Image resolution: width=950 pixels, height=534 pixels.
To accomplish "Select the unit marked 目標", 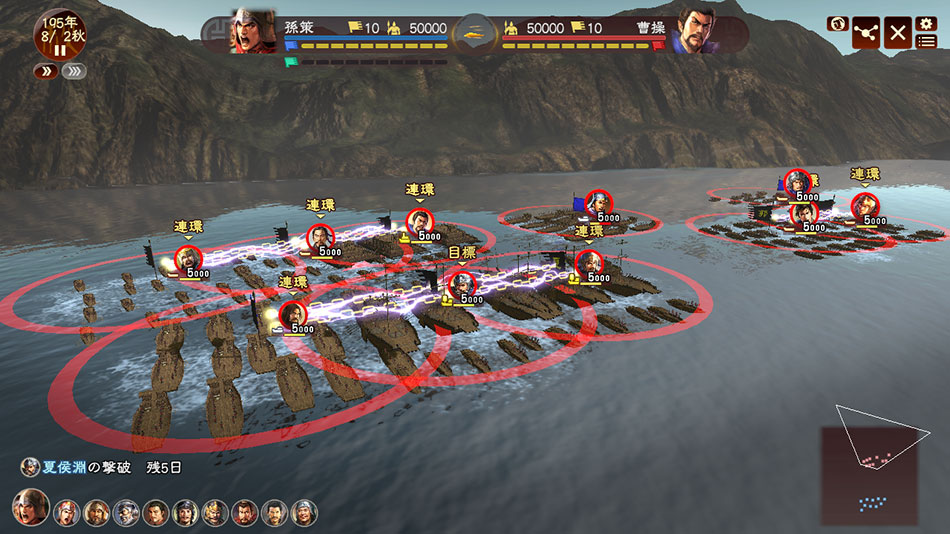I will click(462, 285).
